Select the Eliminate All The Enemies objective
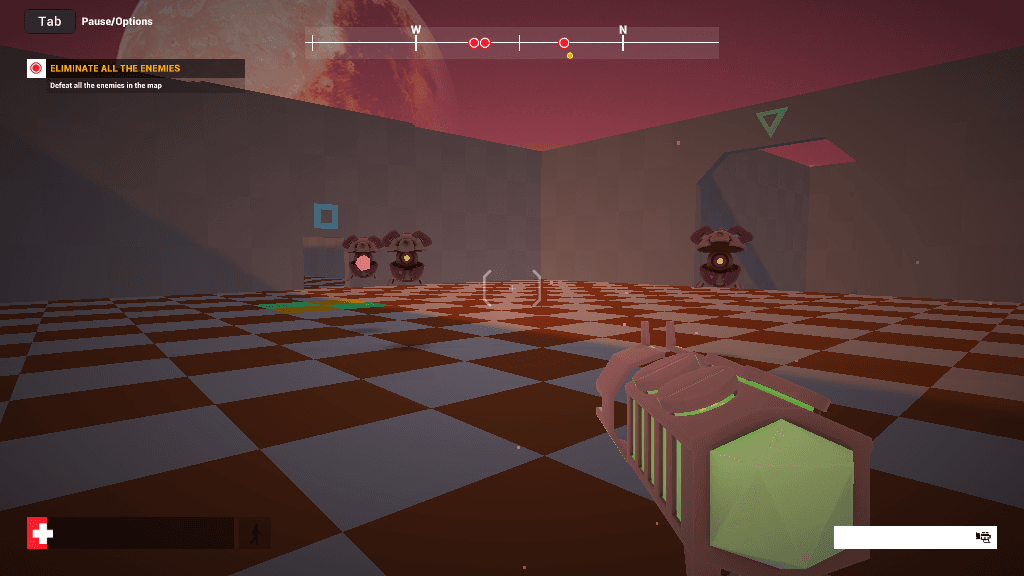 [x=115, y=69]
